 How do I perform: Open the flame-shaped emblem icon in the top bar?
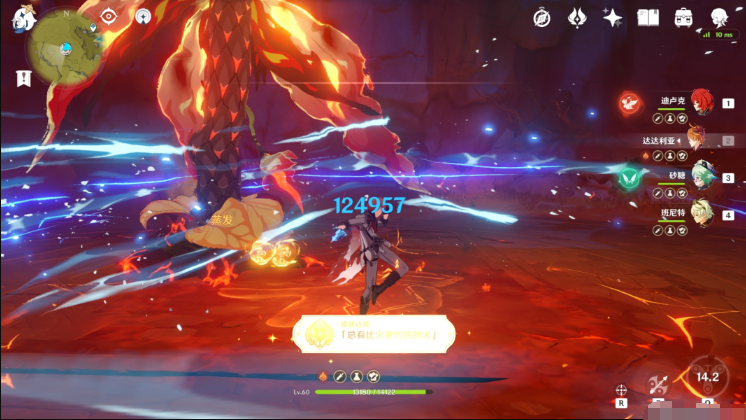[x=577, y=17]
